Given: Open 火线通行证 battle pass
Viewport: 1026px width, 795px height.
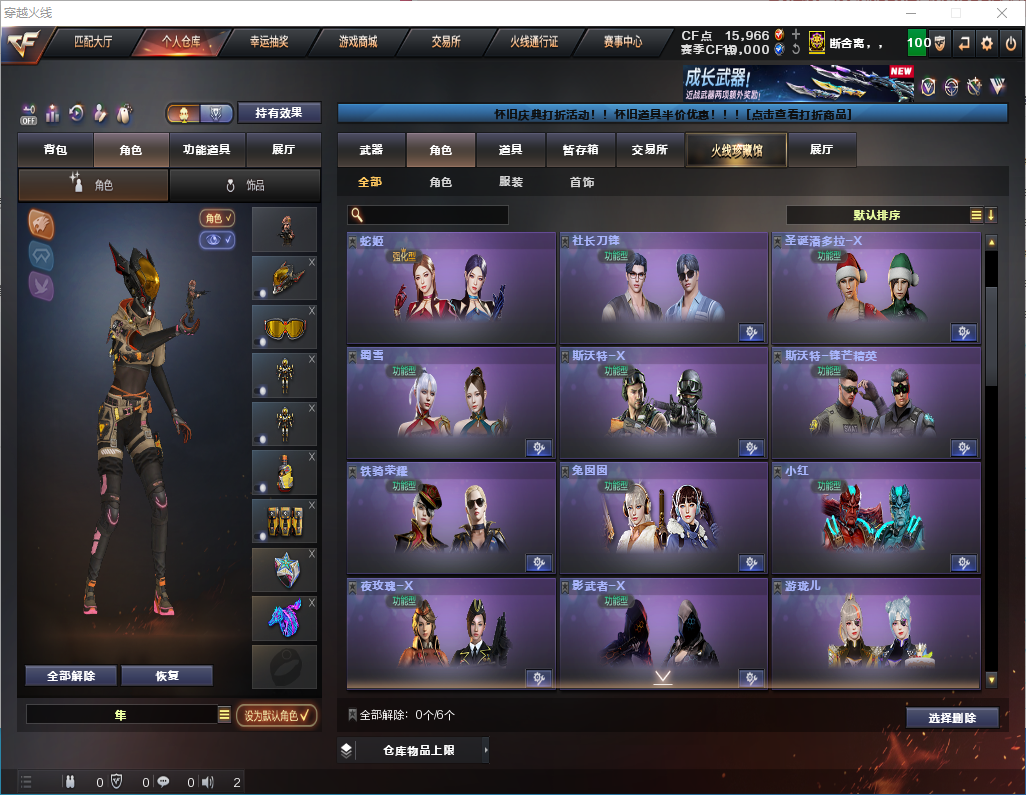Looking at the screenshot, I should click(534, 42).
